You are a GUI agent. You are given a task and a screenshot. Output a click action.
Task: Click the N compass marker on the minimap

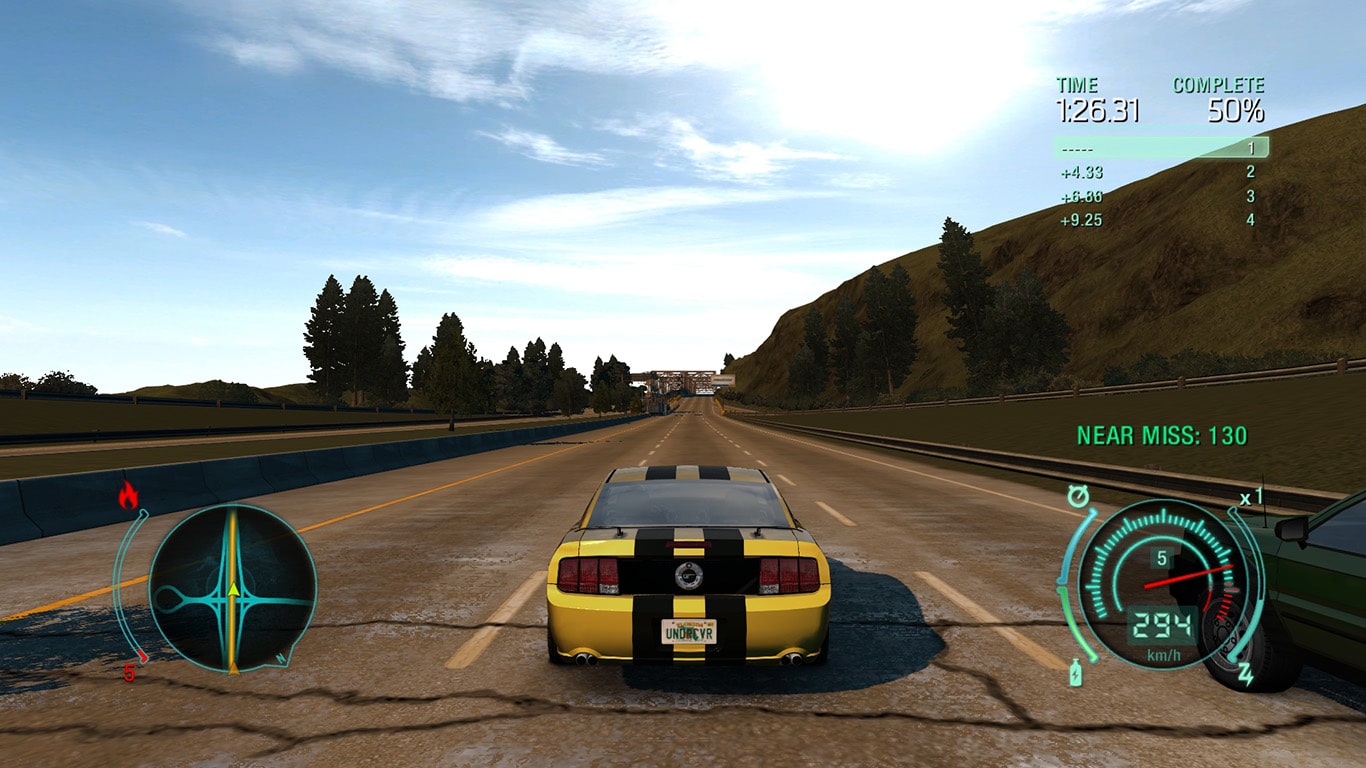click(281, 658)
